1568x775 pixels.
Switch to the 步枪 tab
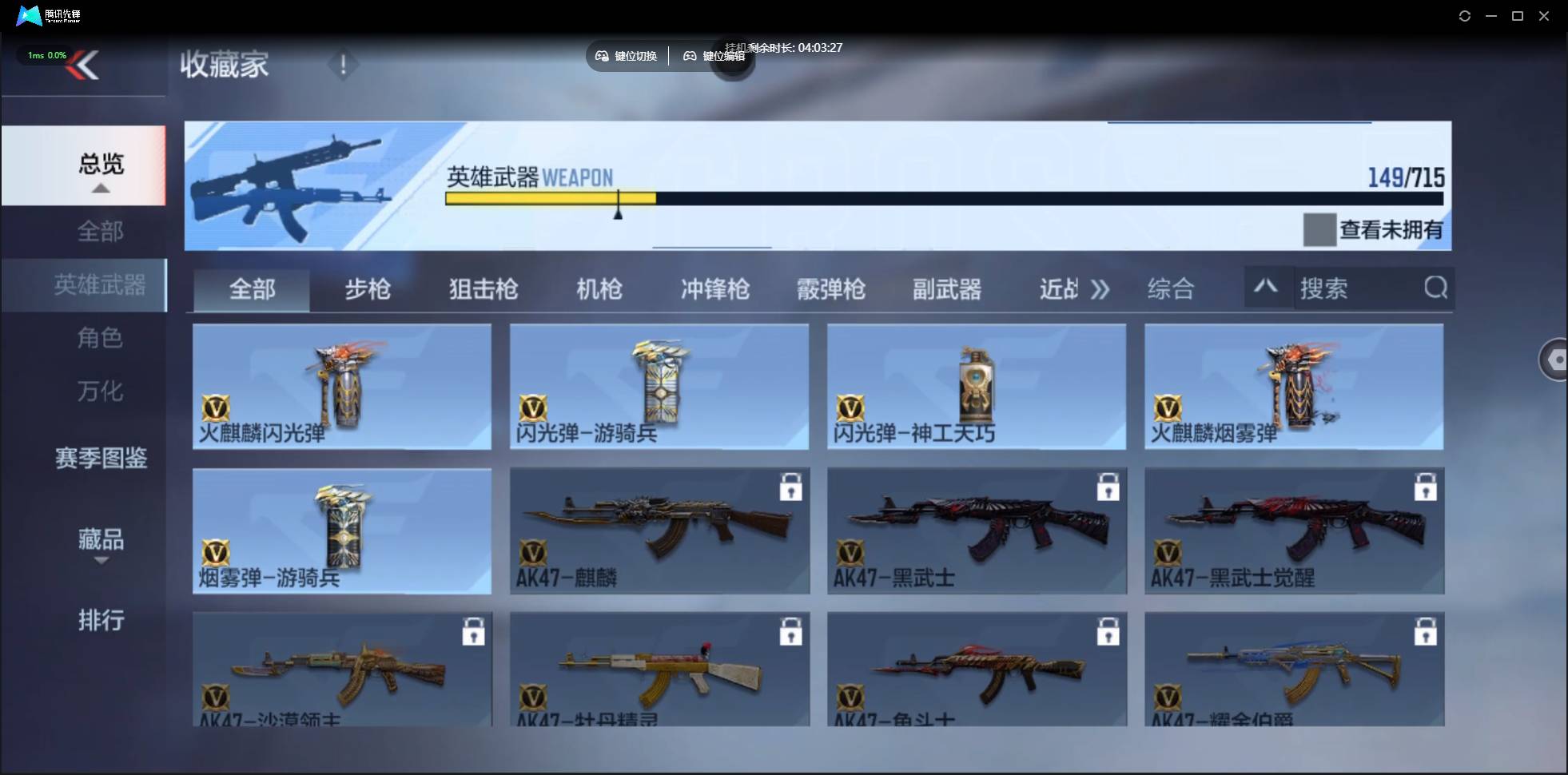(368, 289)
